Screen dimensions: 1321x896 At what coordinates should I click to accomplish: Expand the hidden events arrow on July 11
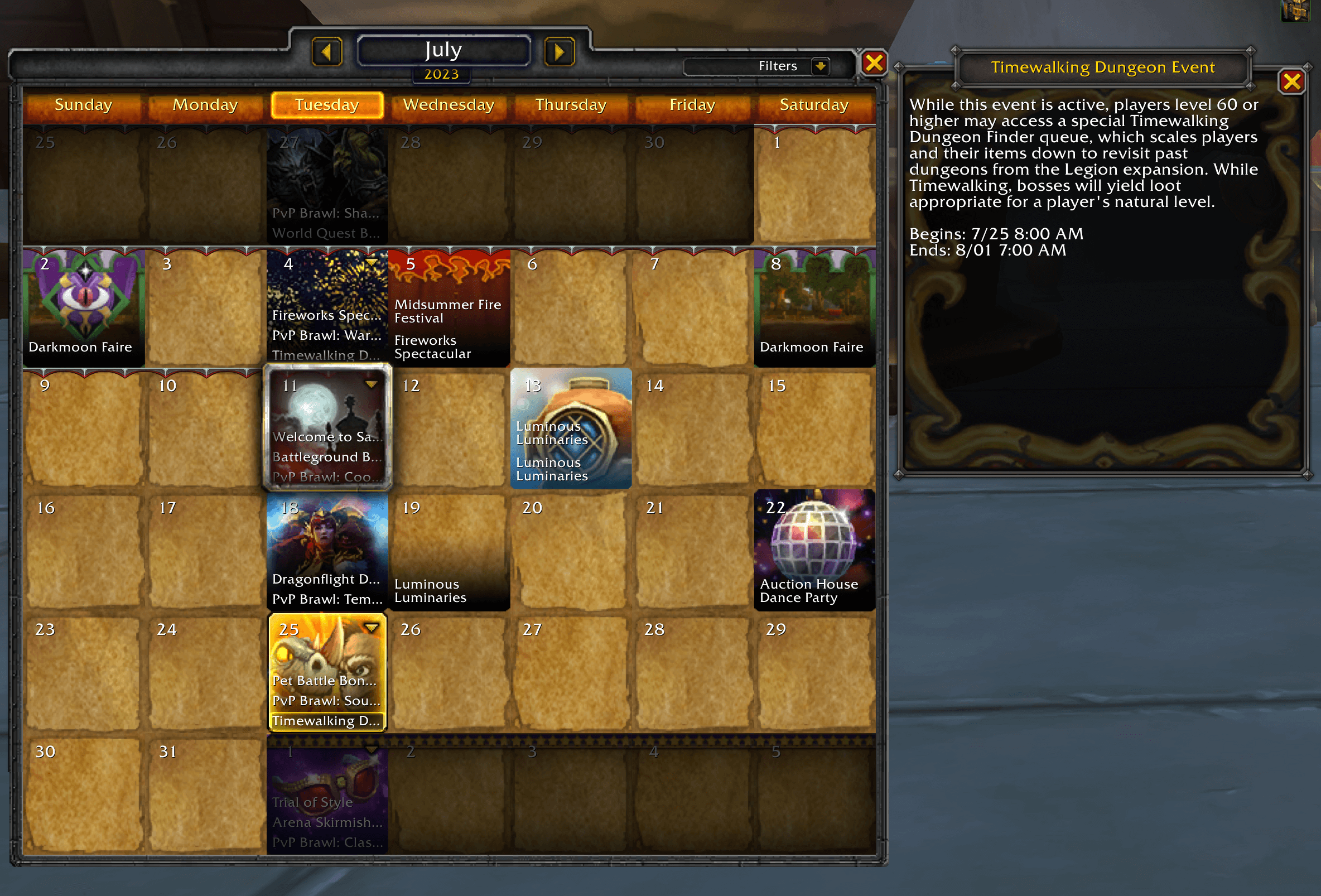(x=372, y=385)
